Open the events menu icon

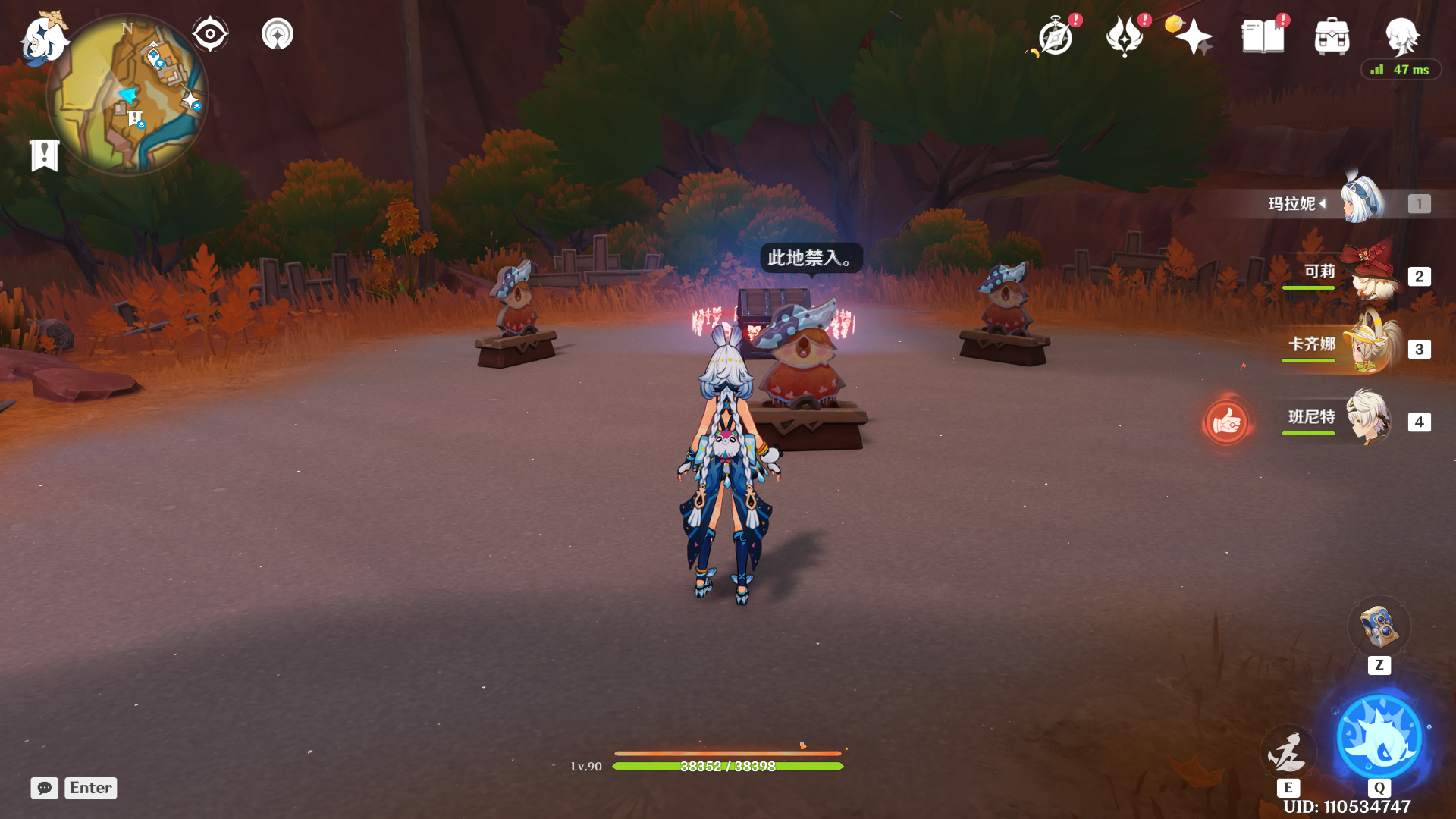[x=1125, y=36]
